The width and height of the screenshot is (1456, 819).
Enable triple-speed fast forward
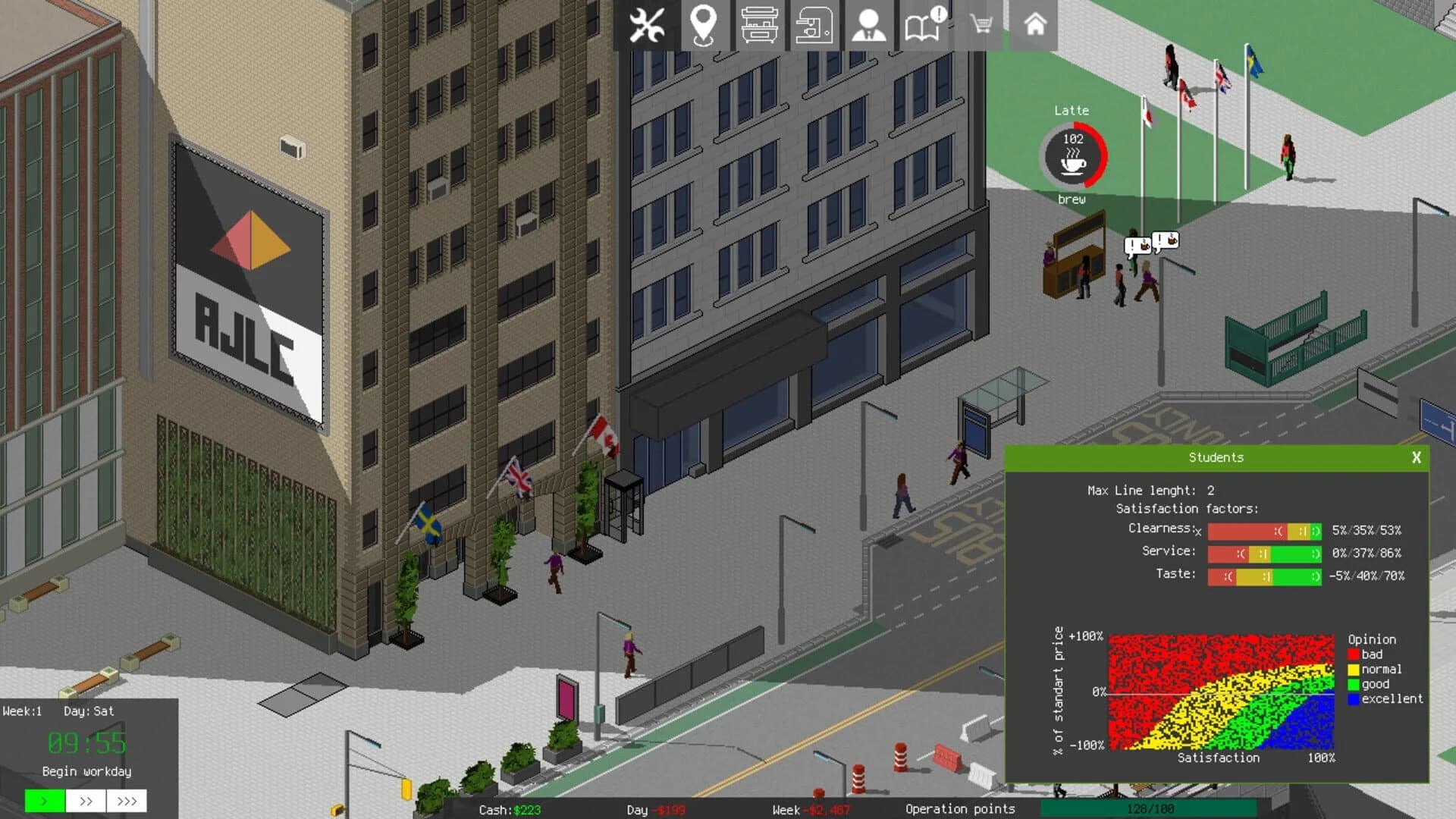128,801
